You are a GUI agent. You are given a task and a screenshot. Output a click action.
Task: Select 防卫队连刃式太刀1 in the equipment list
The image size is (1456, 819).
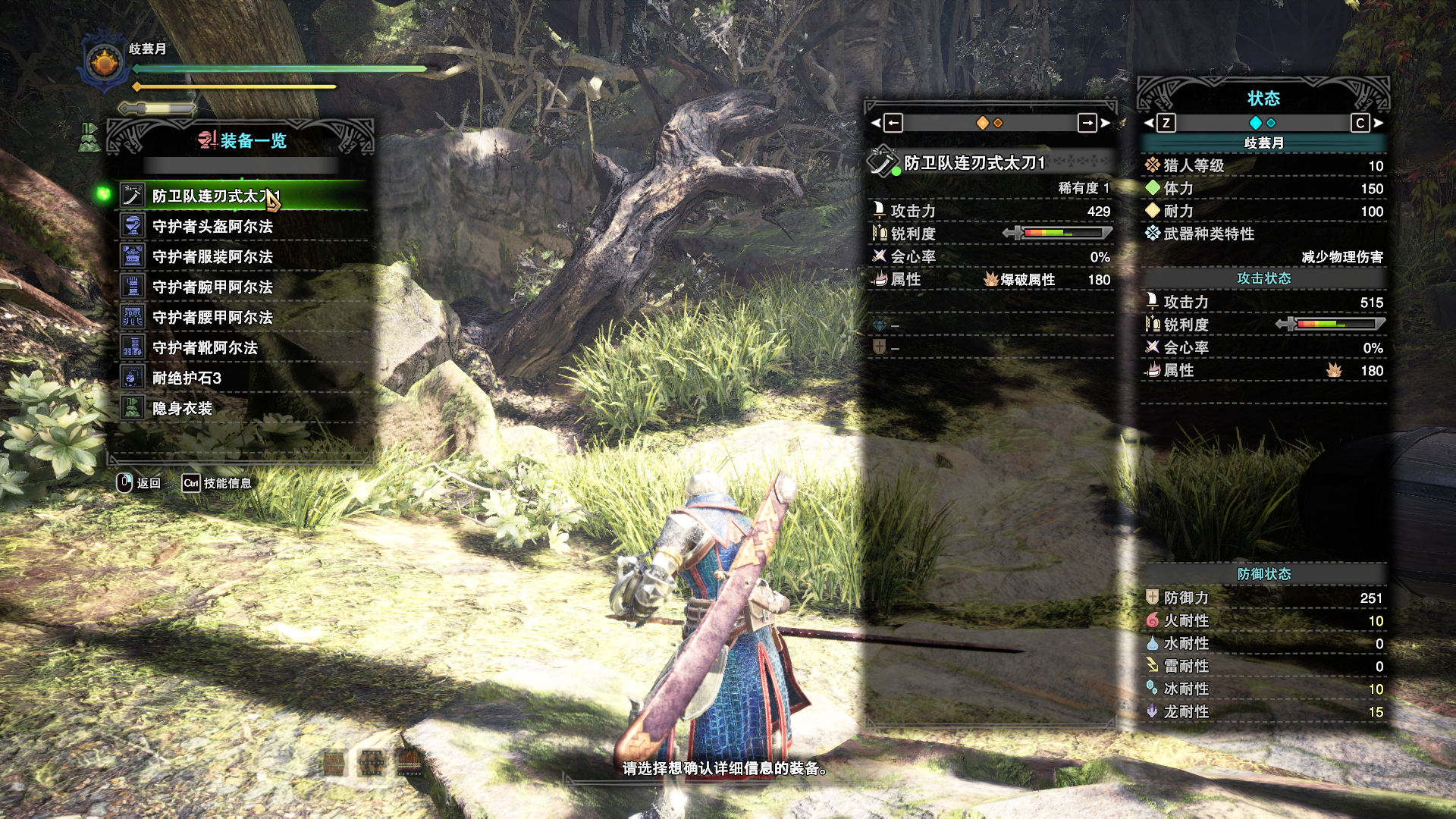click(x=215, y=196)
